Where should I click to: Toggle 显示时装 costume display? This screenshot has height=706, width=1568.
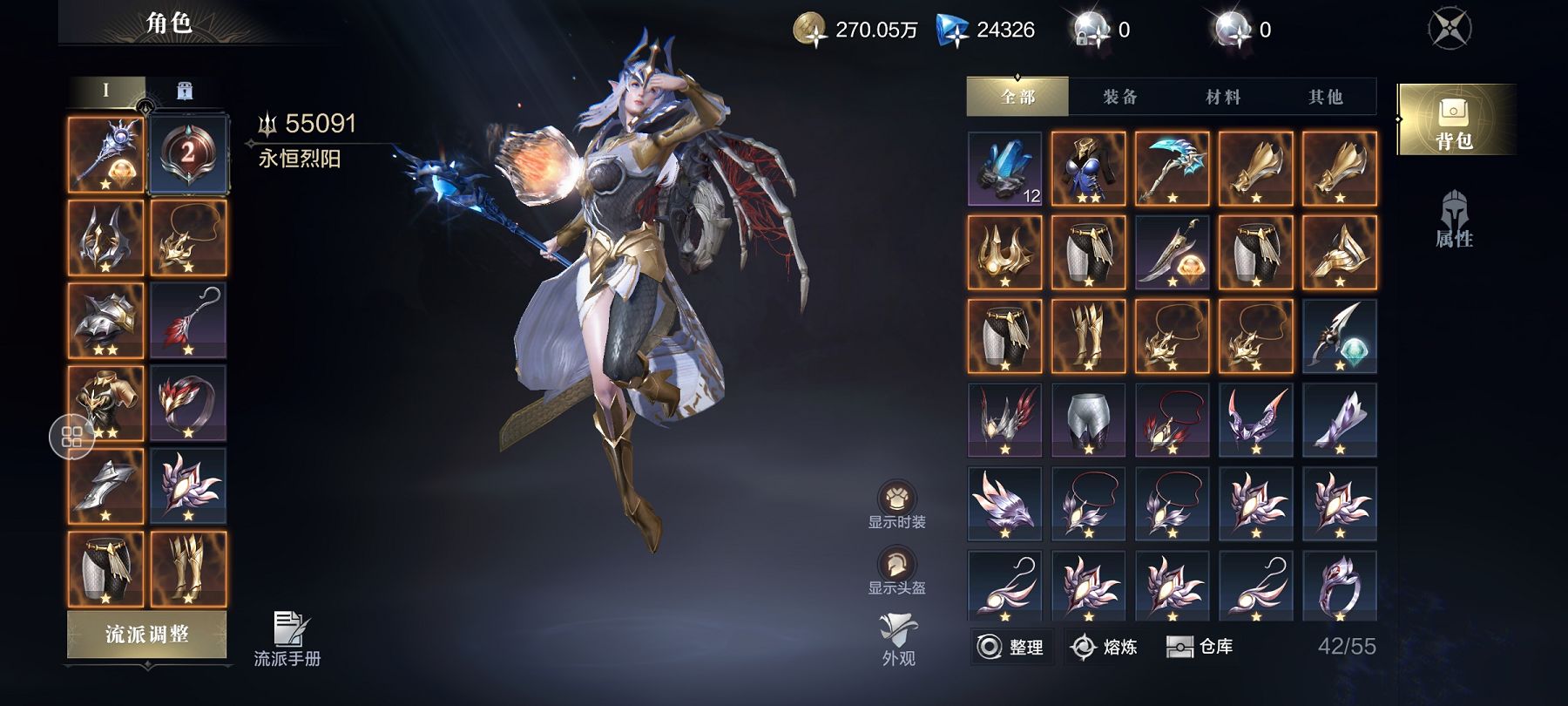point(896,505)
